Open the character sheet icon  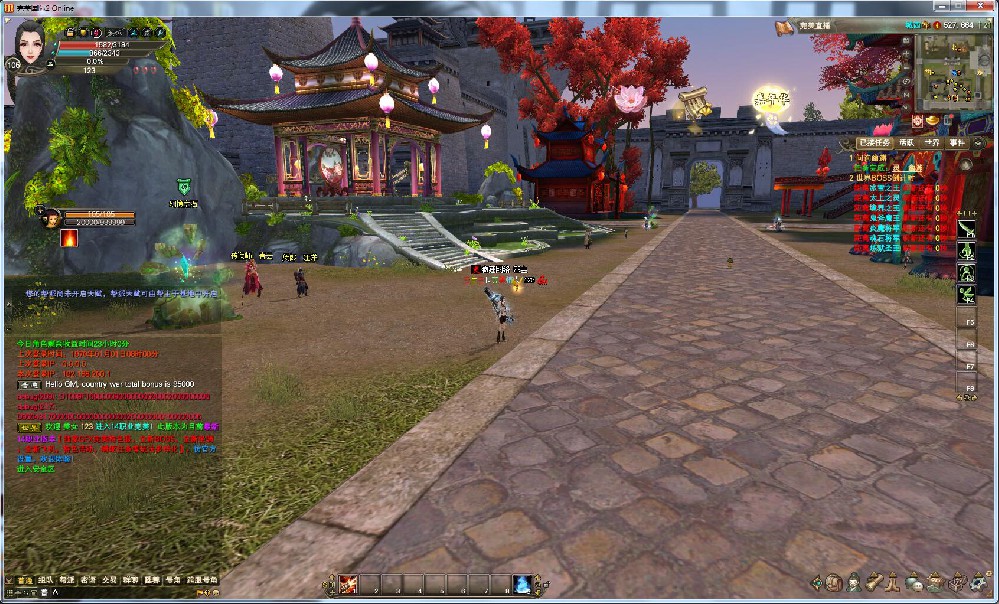click(853, 583)
